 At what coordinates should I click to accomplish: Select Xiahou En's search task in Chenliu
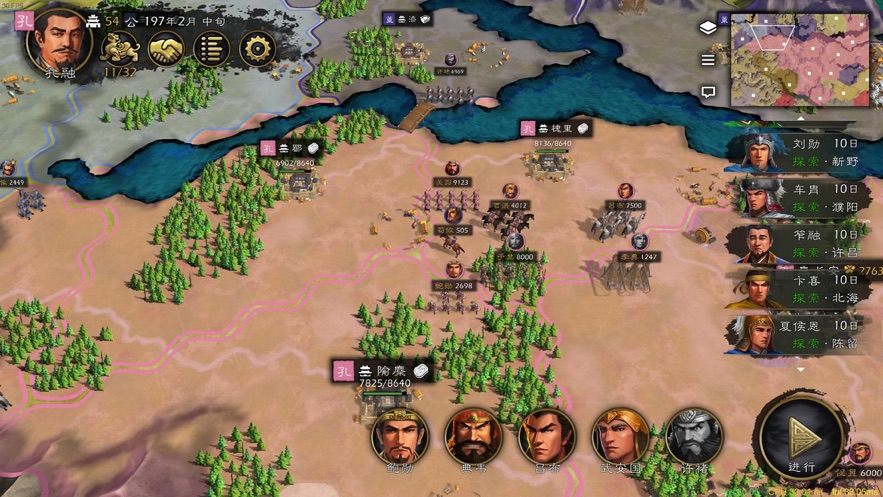(x=800, y=334)
